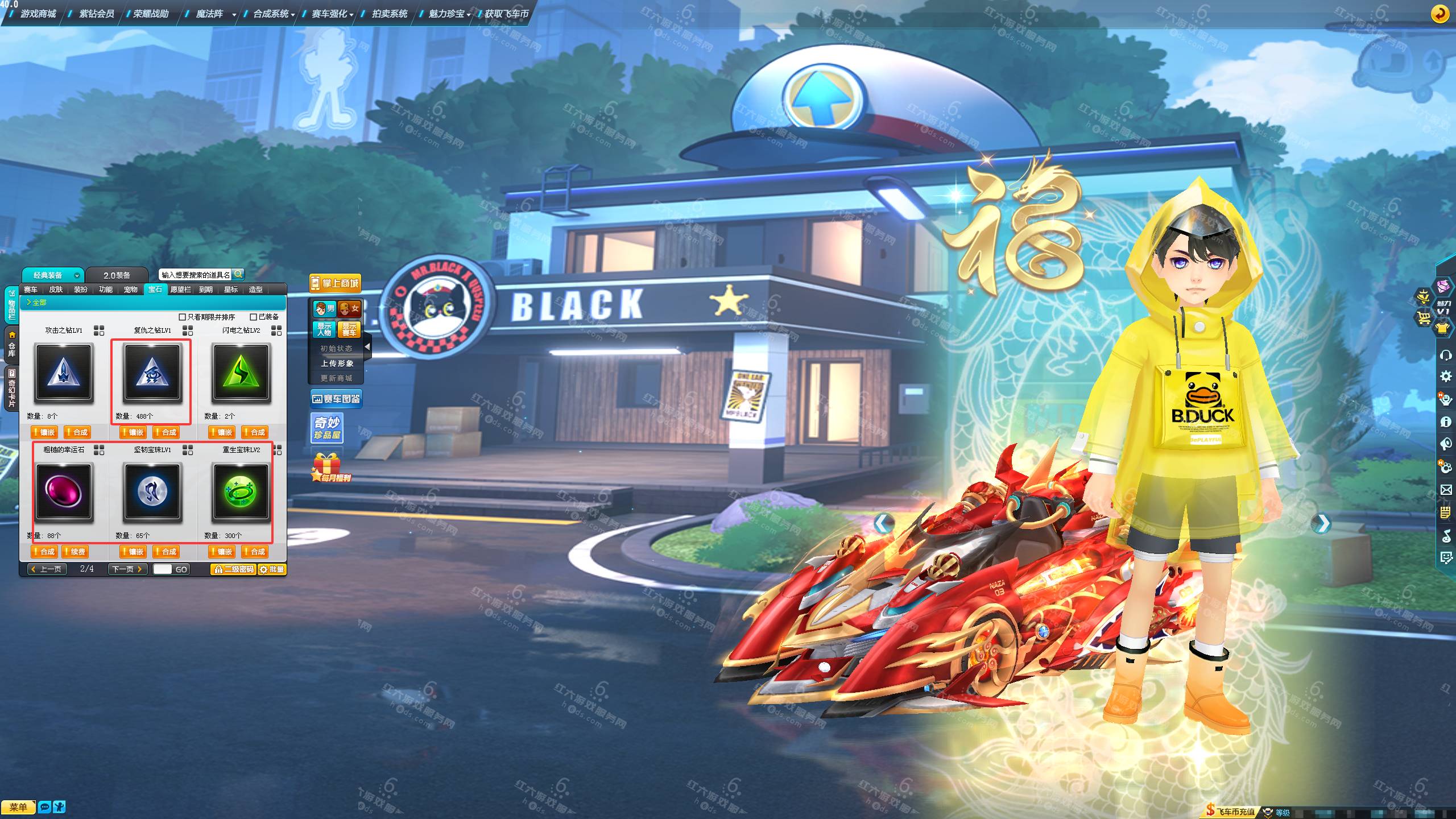The width and height of the screenshot is (1456, 819).
Task: Expand the 合成系统 synthesis dropdown
Action: point(274,14)
